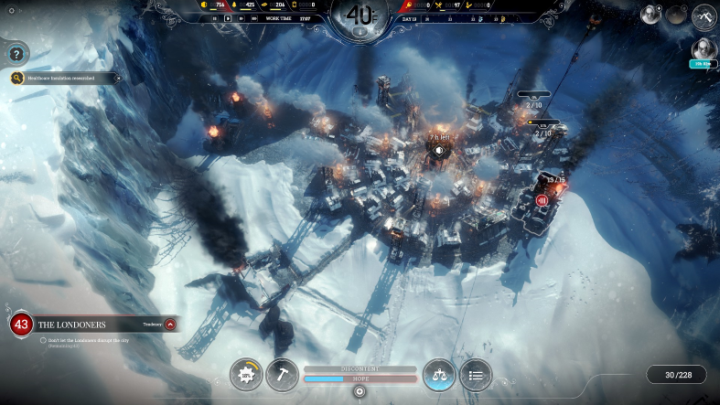The width and height of the screenshot is (720, 405).
Task: Click the small round button below Hope bar
Action: pyautogui.click(x=360, y=391)
